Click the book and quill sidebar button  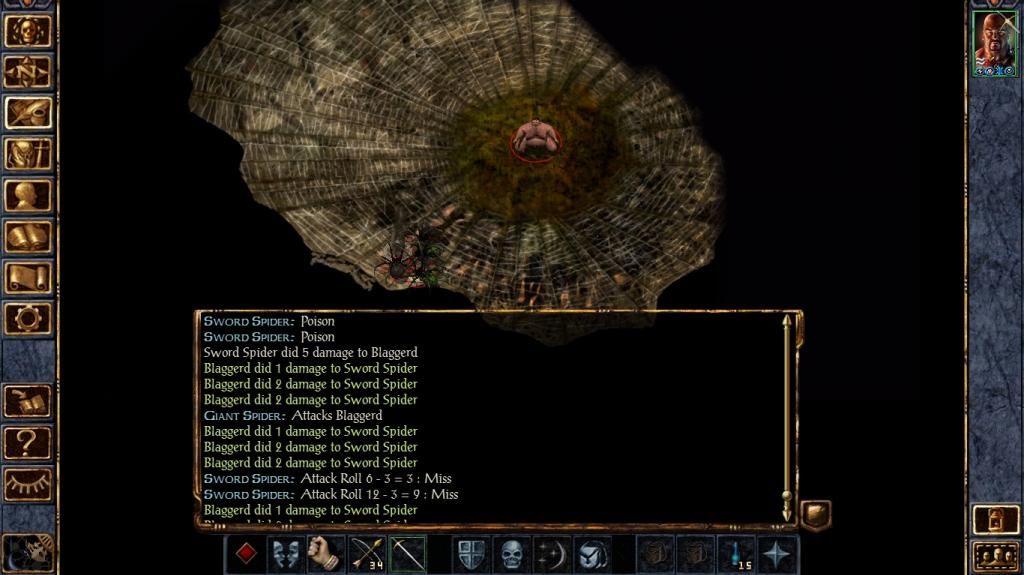[28, 401]
